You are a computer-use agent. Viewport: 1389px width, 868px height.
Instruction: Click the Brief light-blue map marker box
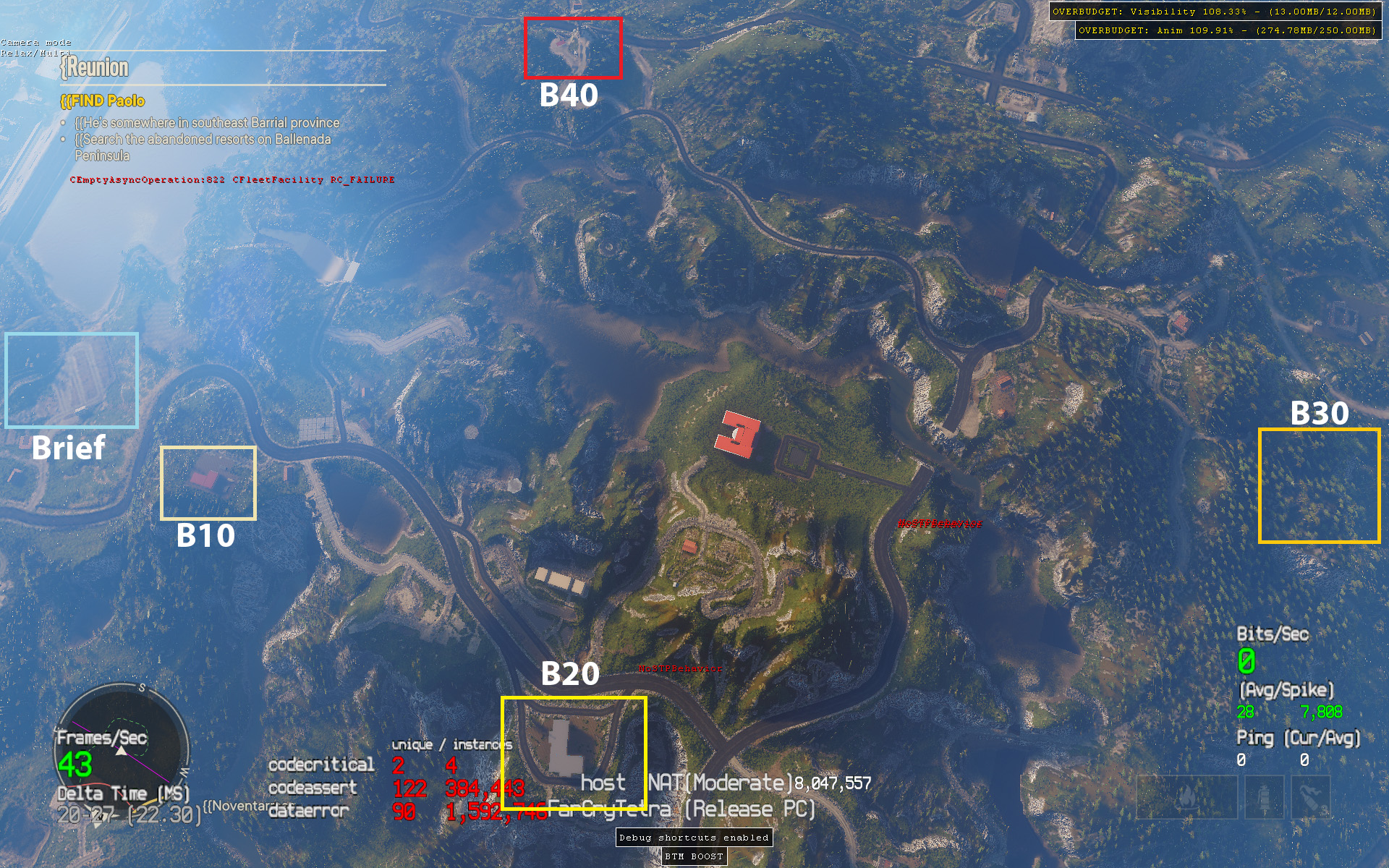click(71, 380)
